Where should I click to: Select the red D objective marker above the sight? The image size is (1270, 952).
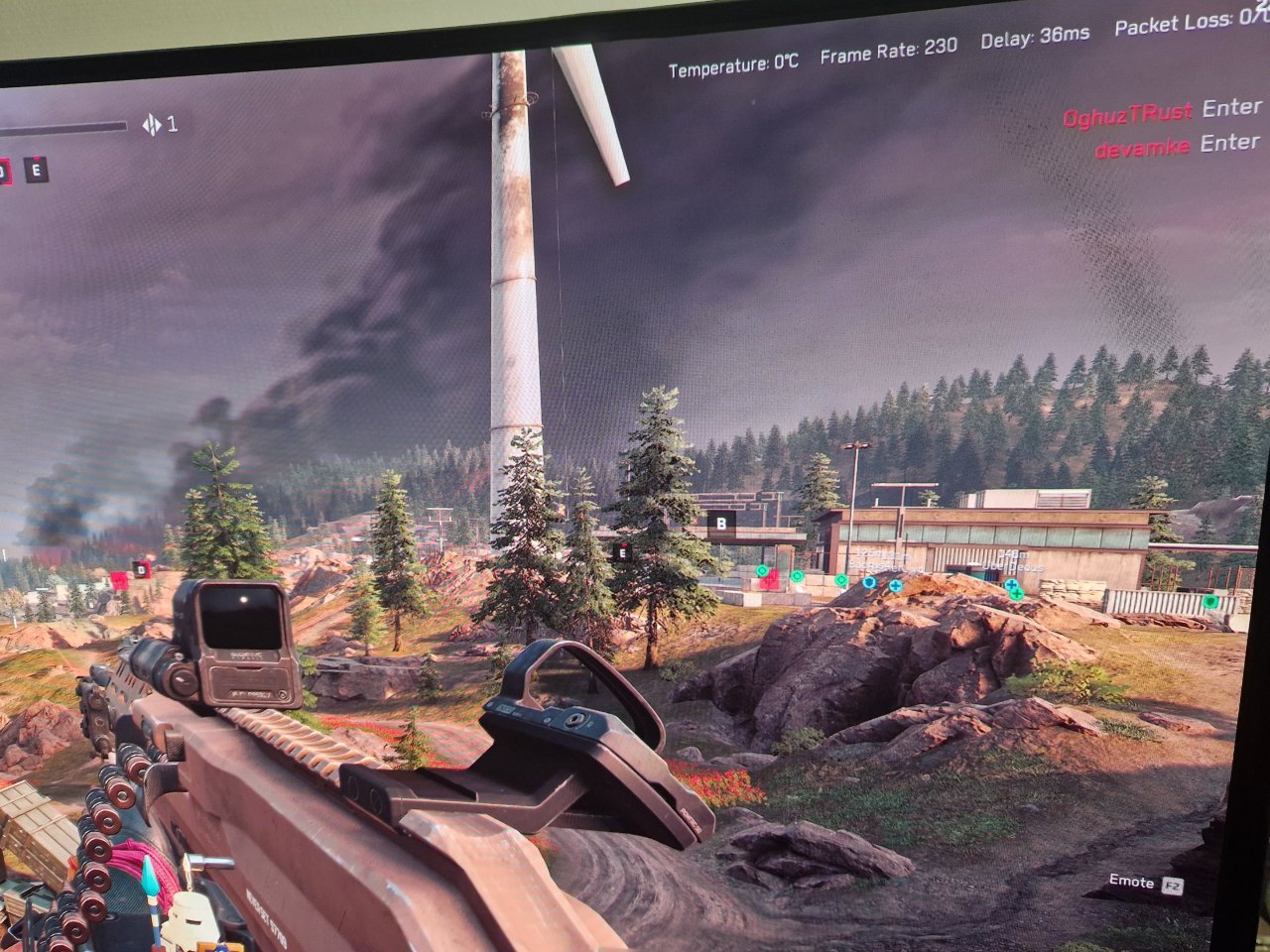click(141, 570)
